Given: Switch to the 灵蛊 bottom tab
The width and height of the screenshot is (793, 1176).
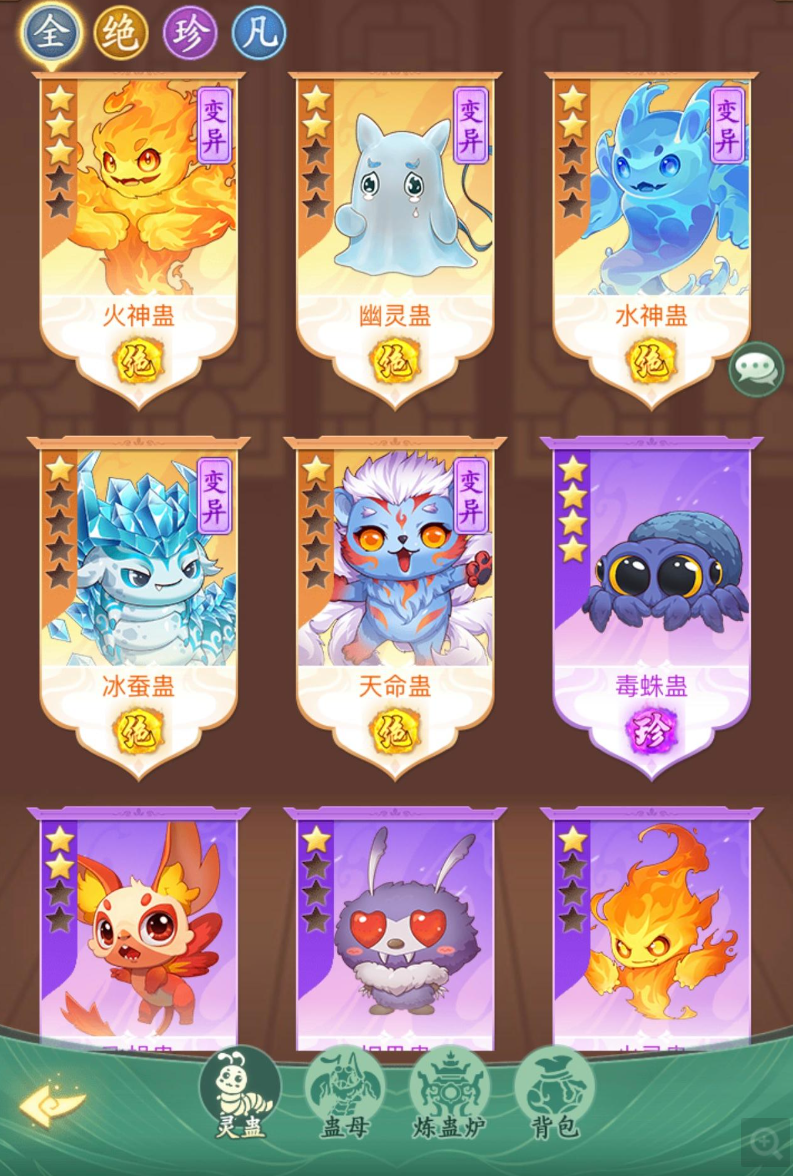Looking at the screenshot, I should (240, 1097).
